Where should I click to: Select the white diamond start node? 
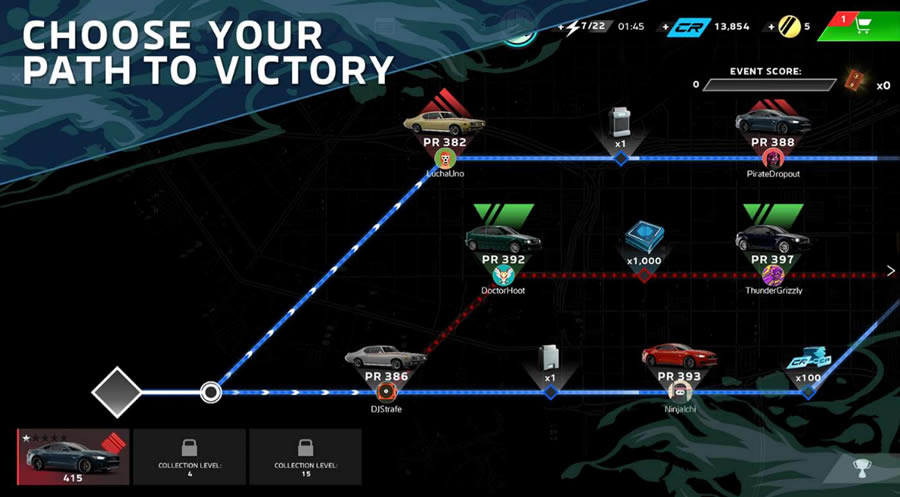pos(117,391)
